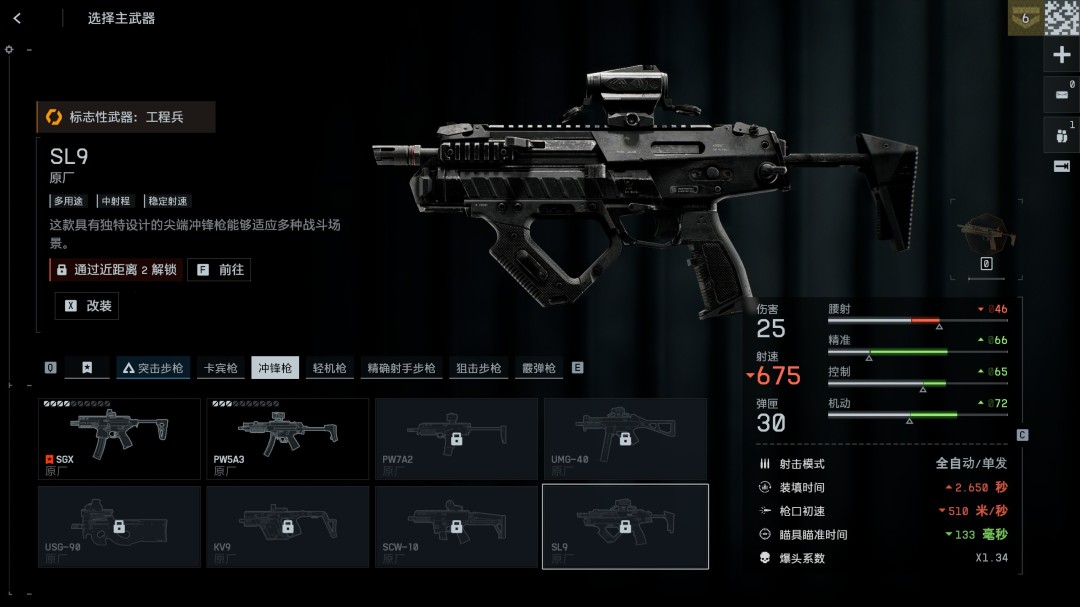Choose the locked KV9 weapon tile

pyautogui.click(x=288, y=526)
